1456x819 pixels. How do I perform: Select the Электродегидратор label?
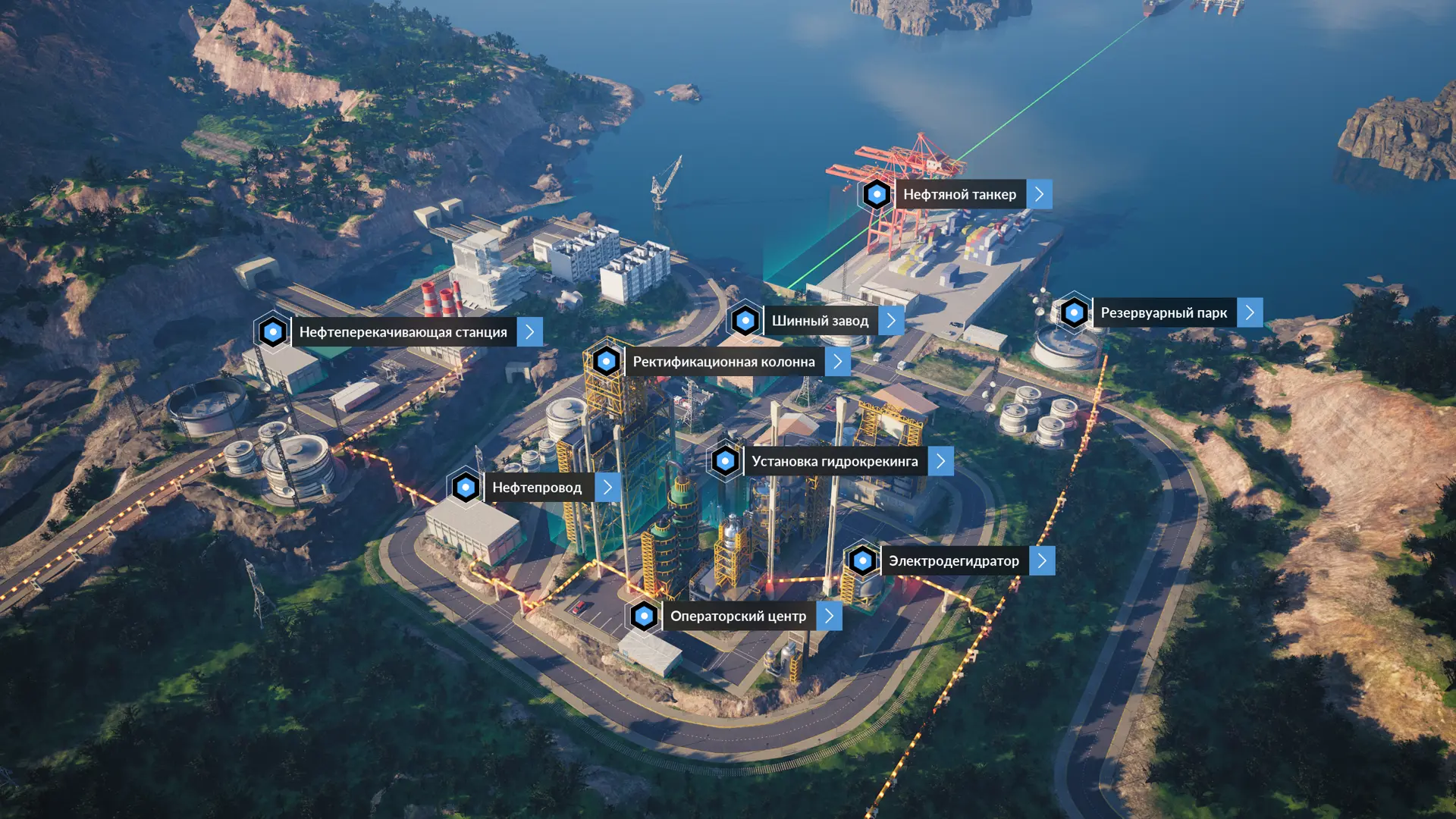coord(953,561)
